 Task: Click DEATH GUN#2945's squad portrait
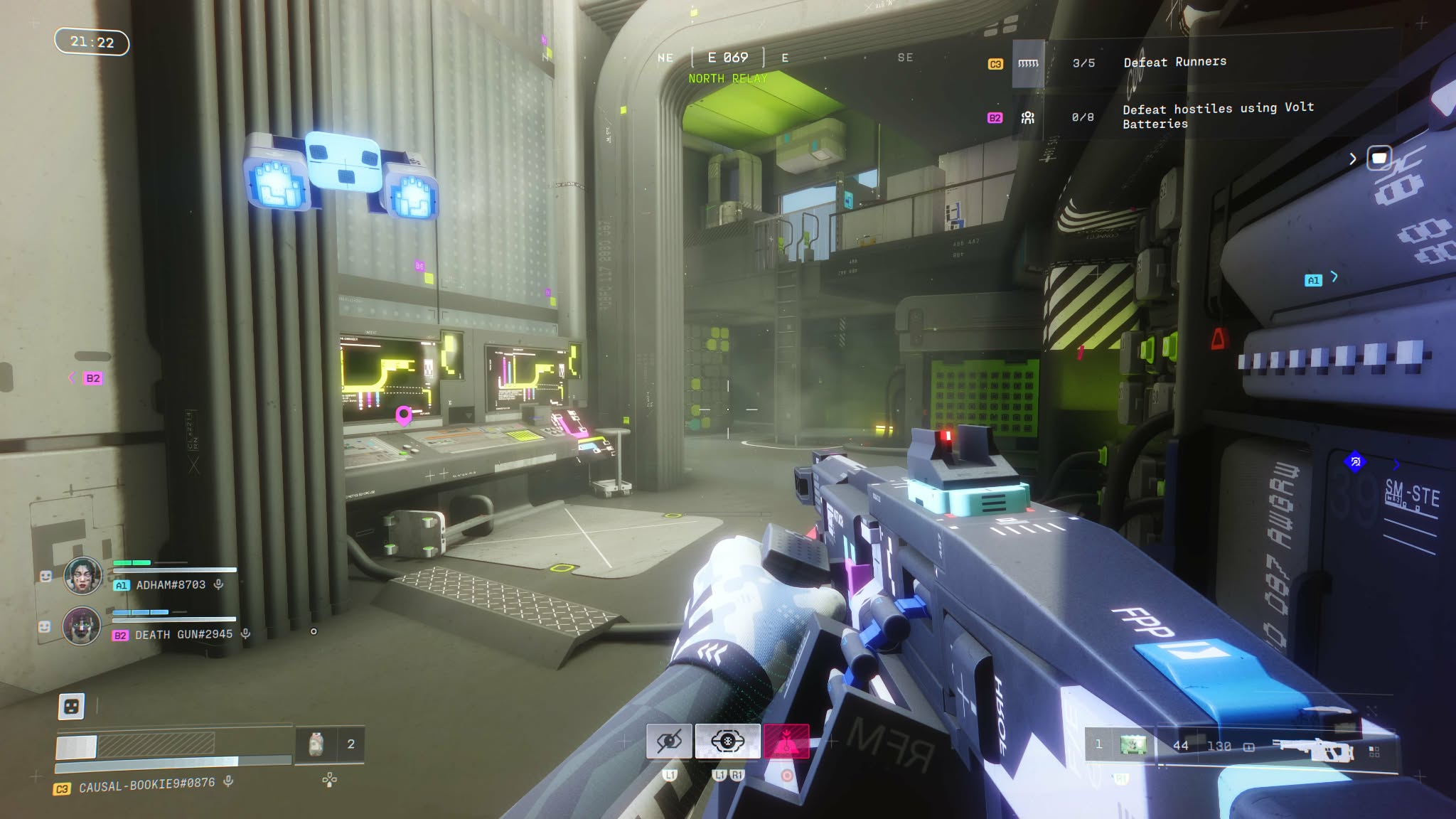(82, 626)
